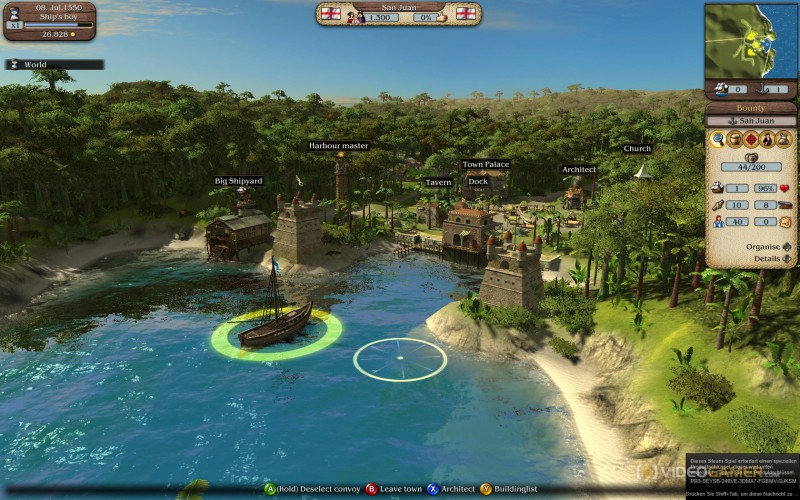The image size is (800, 500).
Task: Choose the Dock building label
Action: (x=478, y=181)
